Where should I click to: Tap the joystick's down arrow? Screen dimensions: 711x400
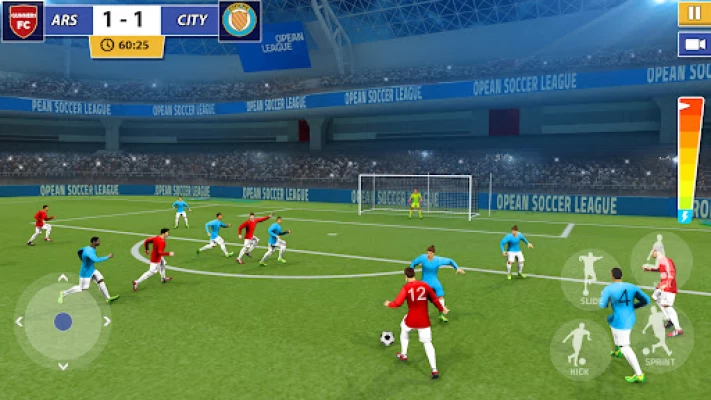[x=63, y=366]
